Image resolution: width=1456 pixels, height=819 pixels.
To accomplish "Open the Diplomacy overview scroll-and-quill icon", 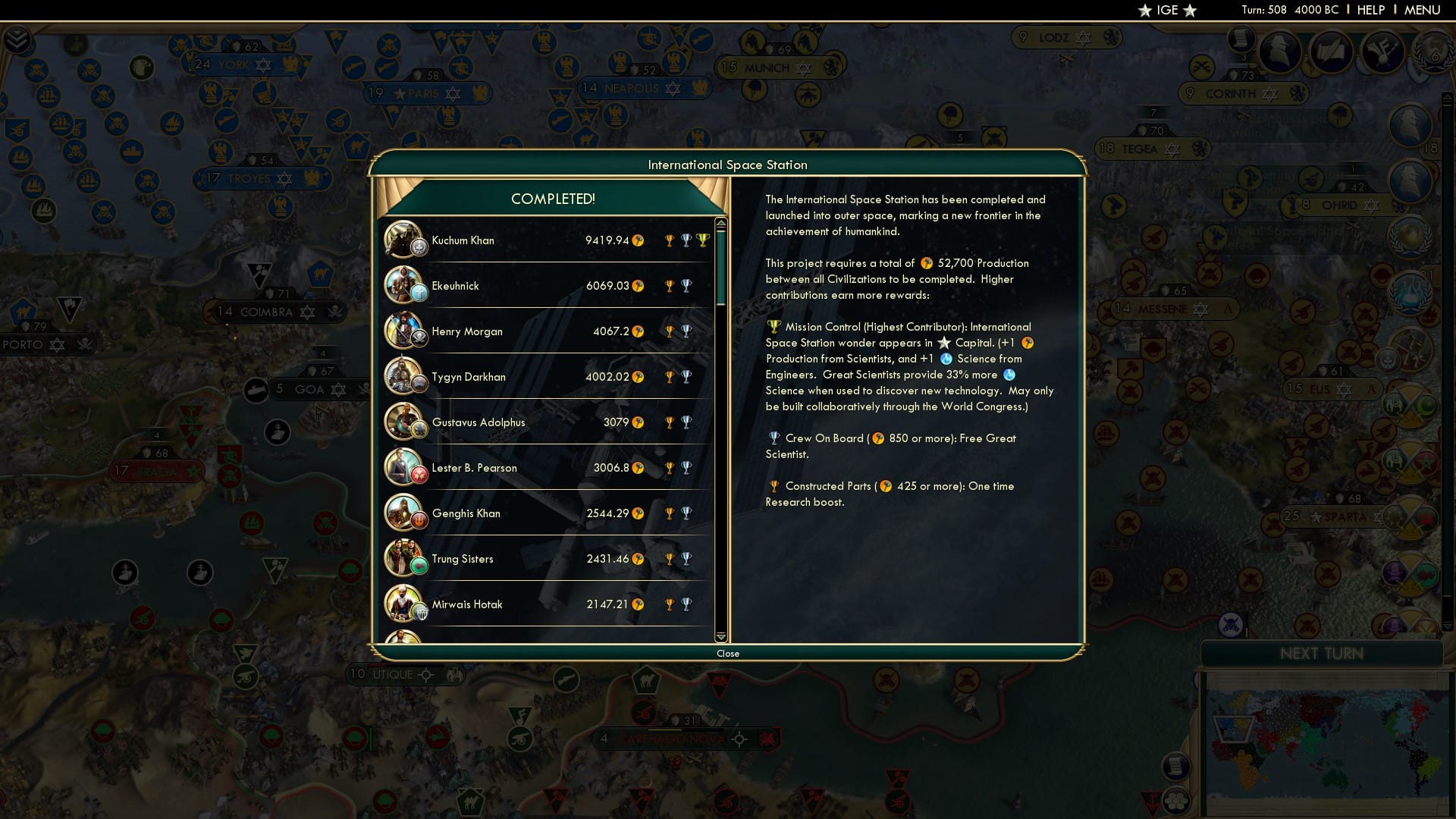I will click(x=1331, y=51).
